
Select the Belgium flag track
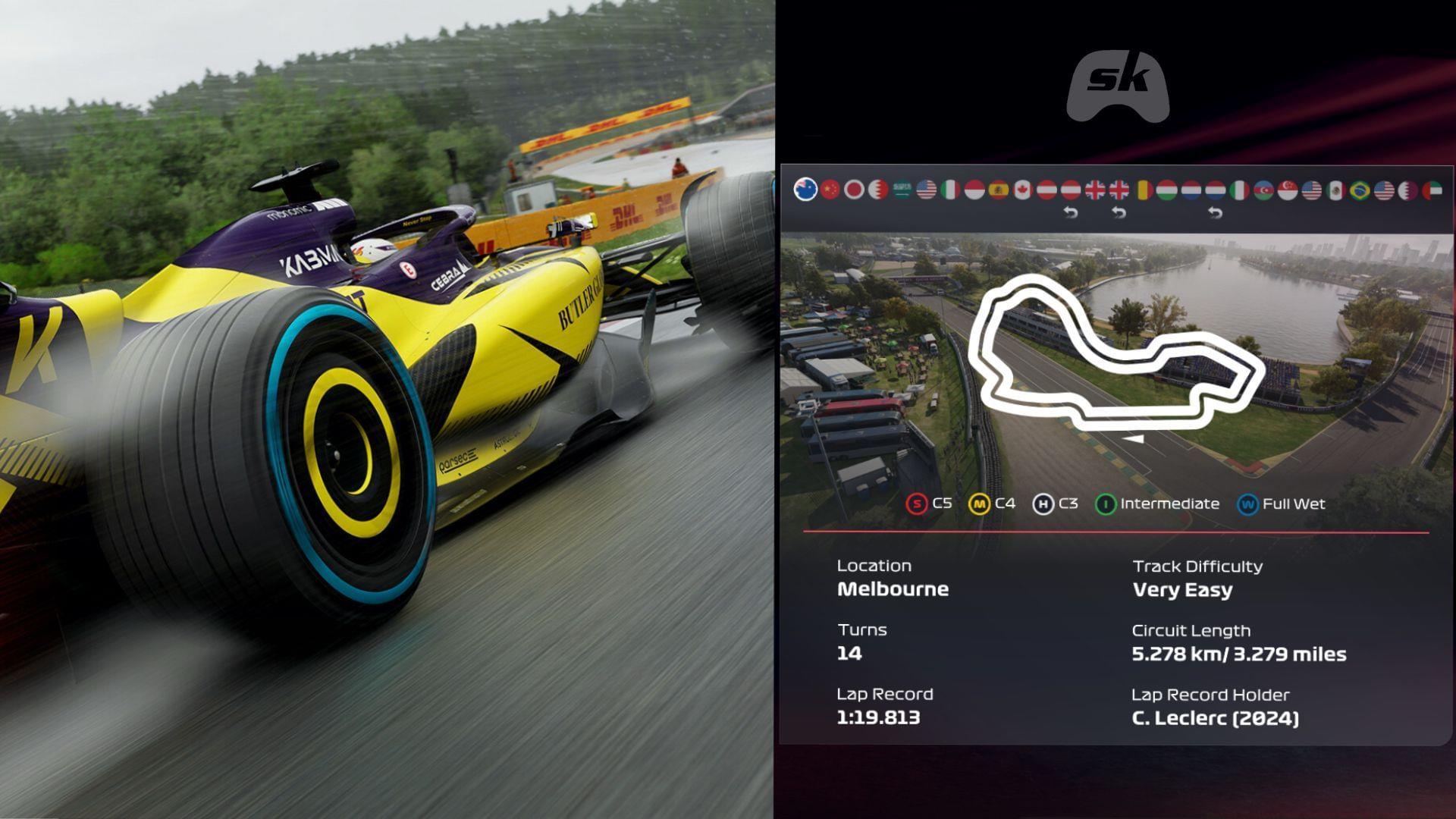[1144, 190]
